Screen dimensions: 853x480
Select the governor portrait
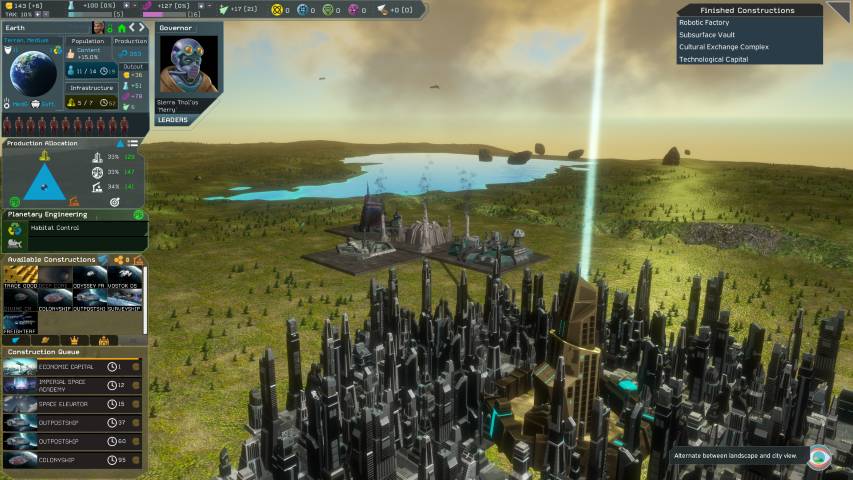pyautogui.click(x=187, y=66)
